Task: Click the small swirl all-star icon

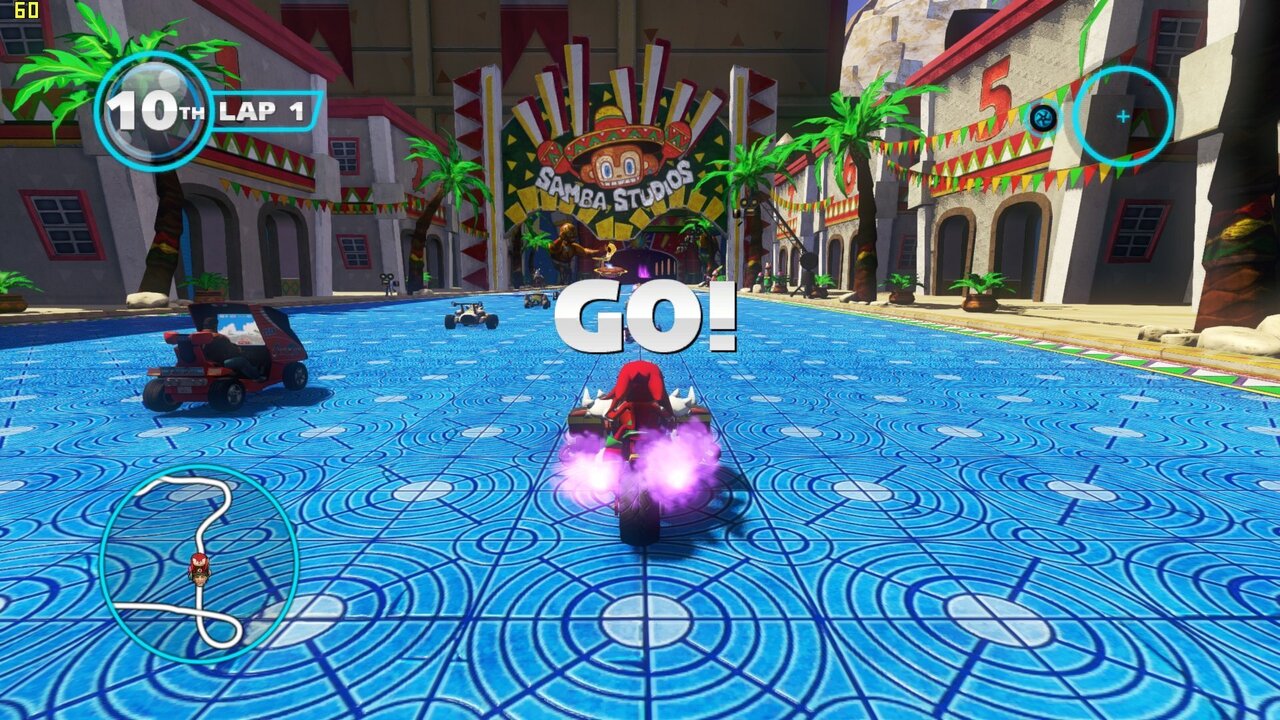Action: click(x=1043, y=118)
